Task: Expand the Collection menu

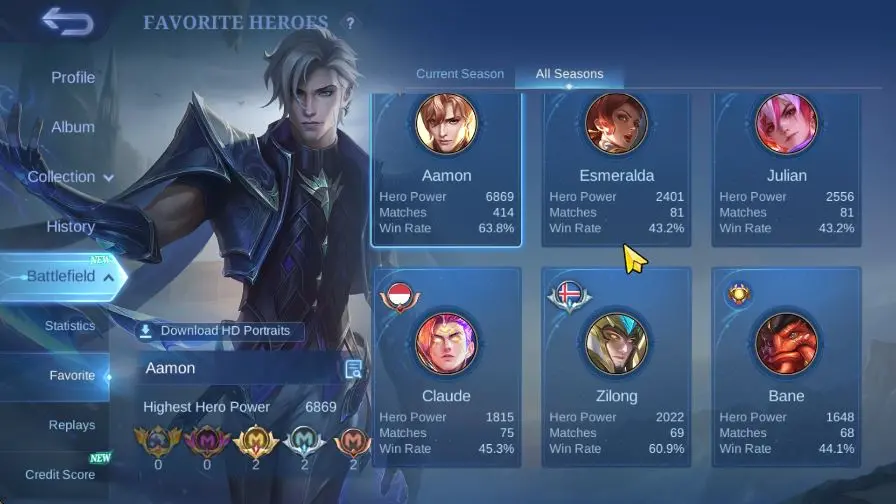Action: click(70, 177)
